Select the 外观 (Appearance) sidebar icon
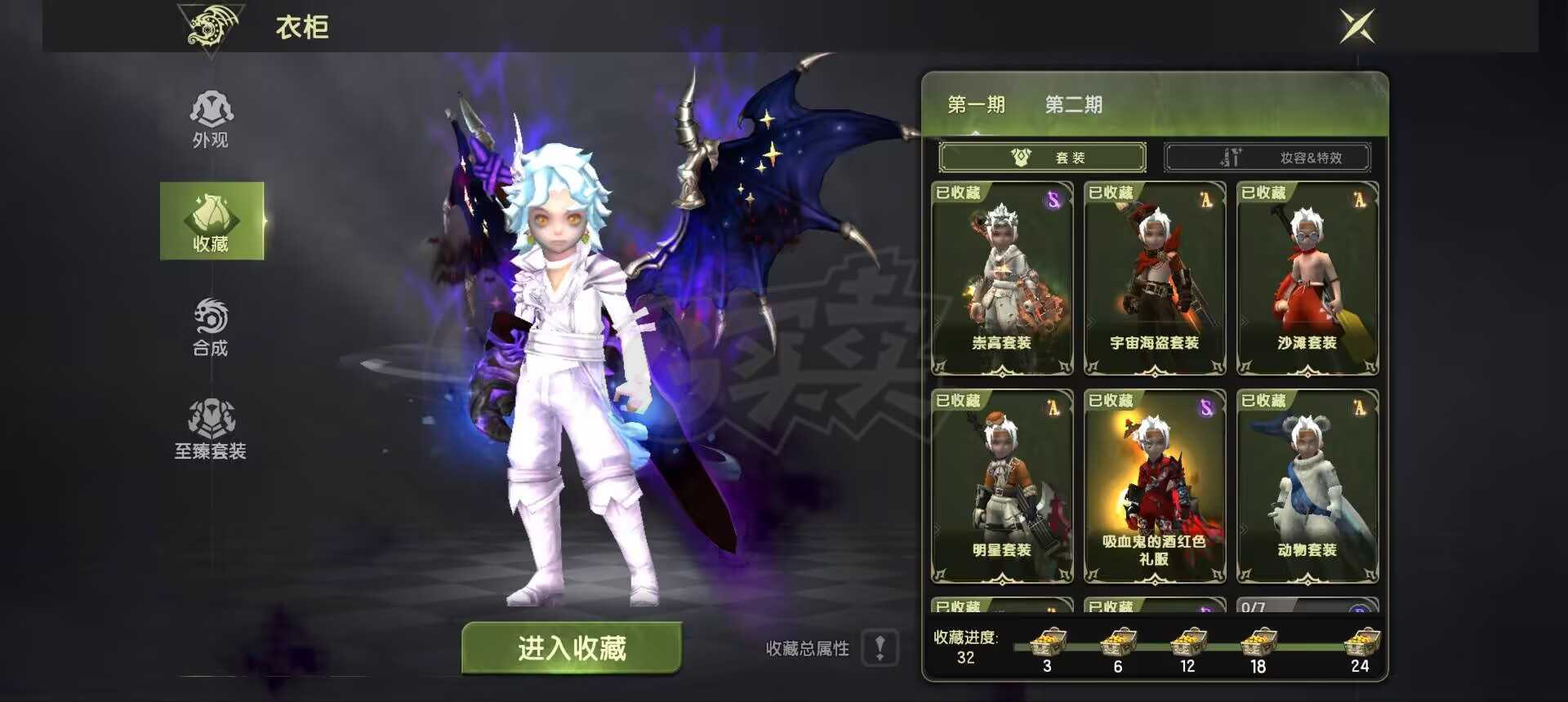 [211, 118]
